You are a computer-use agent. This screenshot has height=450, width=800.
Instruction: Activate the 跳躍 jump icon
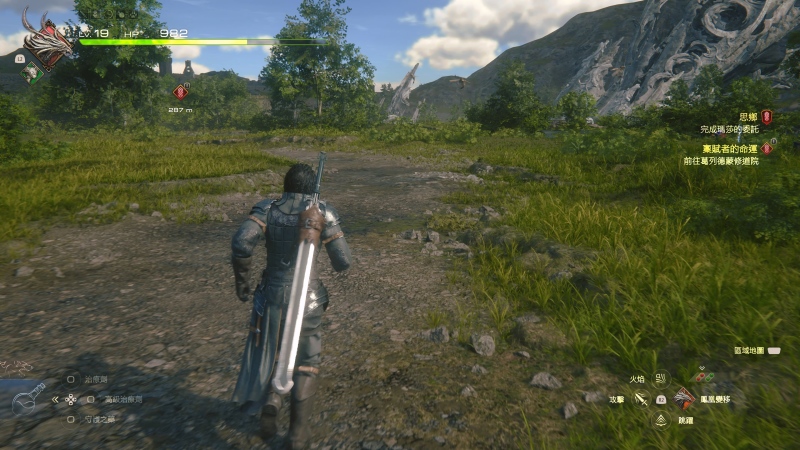[x=661, y=421]
